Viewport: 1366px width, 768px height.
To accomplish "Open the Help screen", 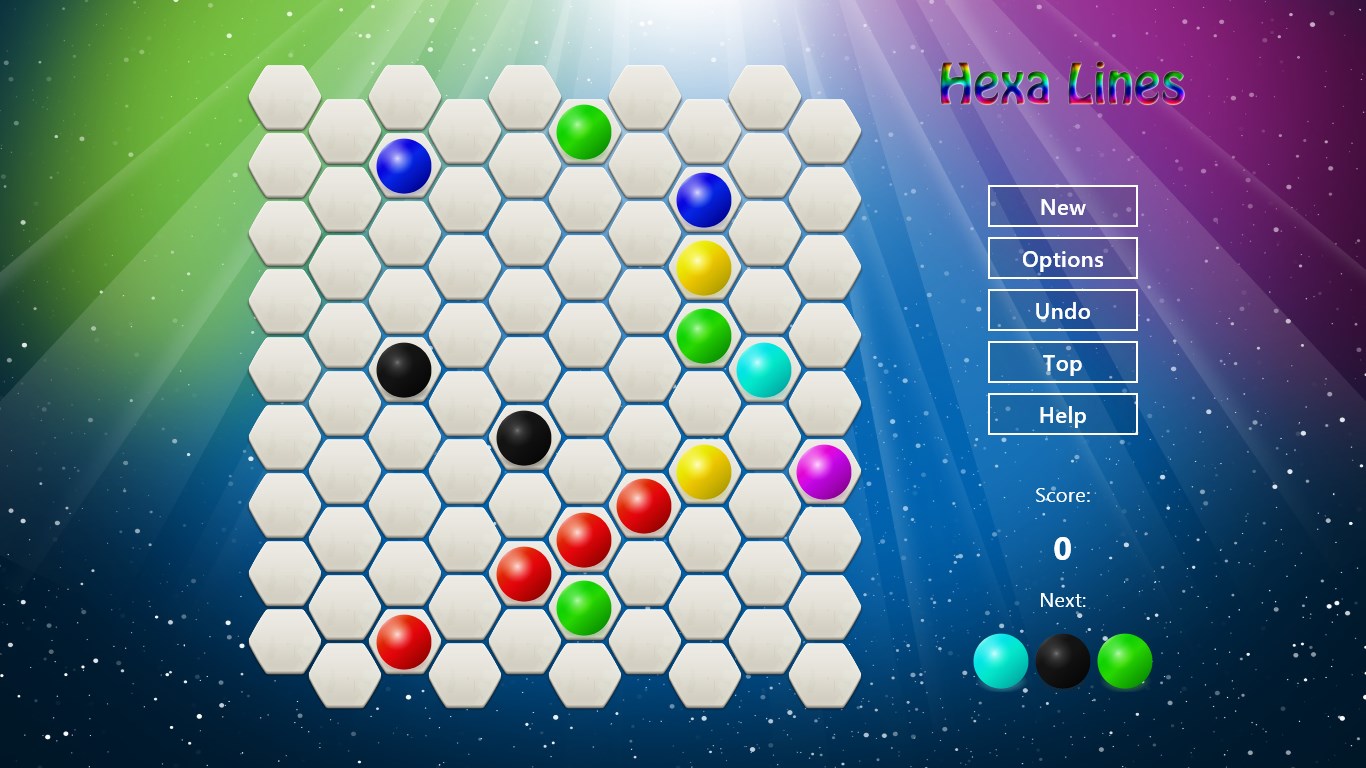I will (x=1062, y=415).
